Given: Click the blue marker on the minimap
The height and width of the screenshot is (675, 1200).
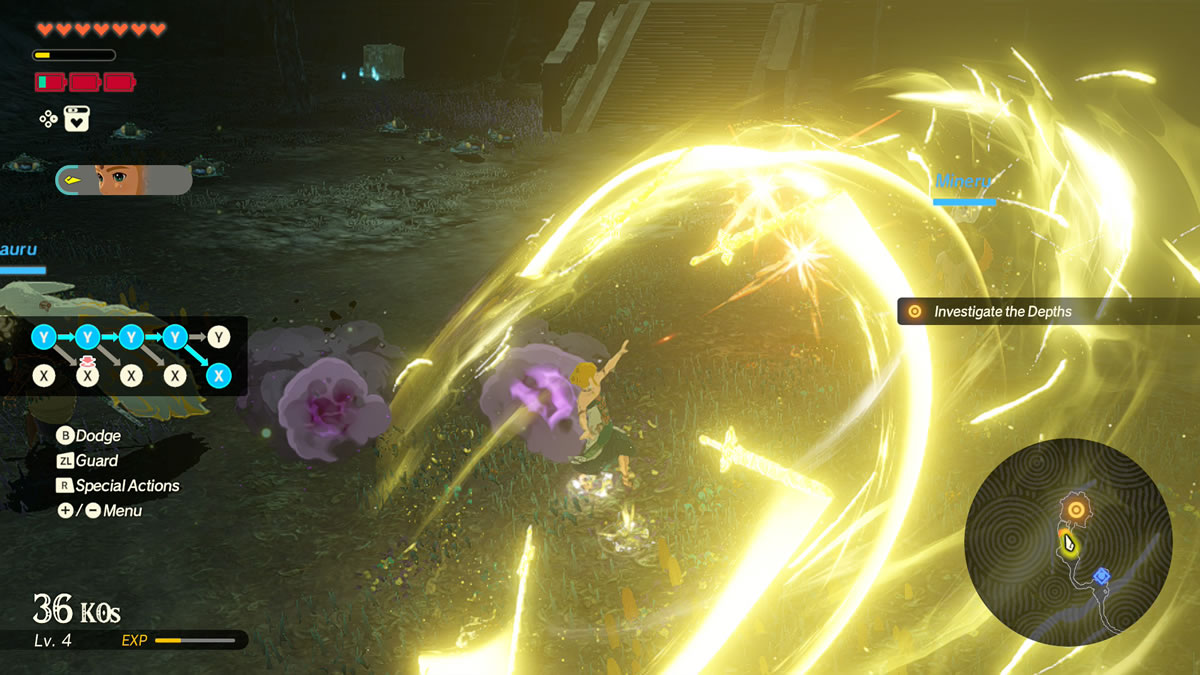Looking at the screenshot, I should click(x=1101, y=575).
